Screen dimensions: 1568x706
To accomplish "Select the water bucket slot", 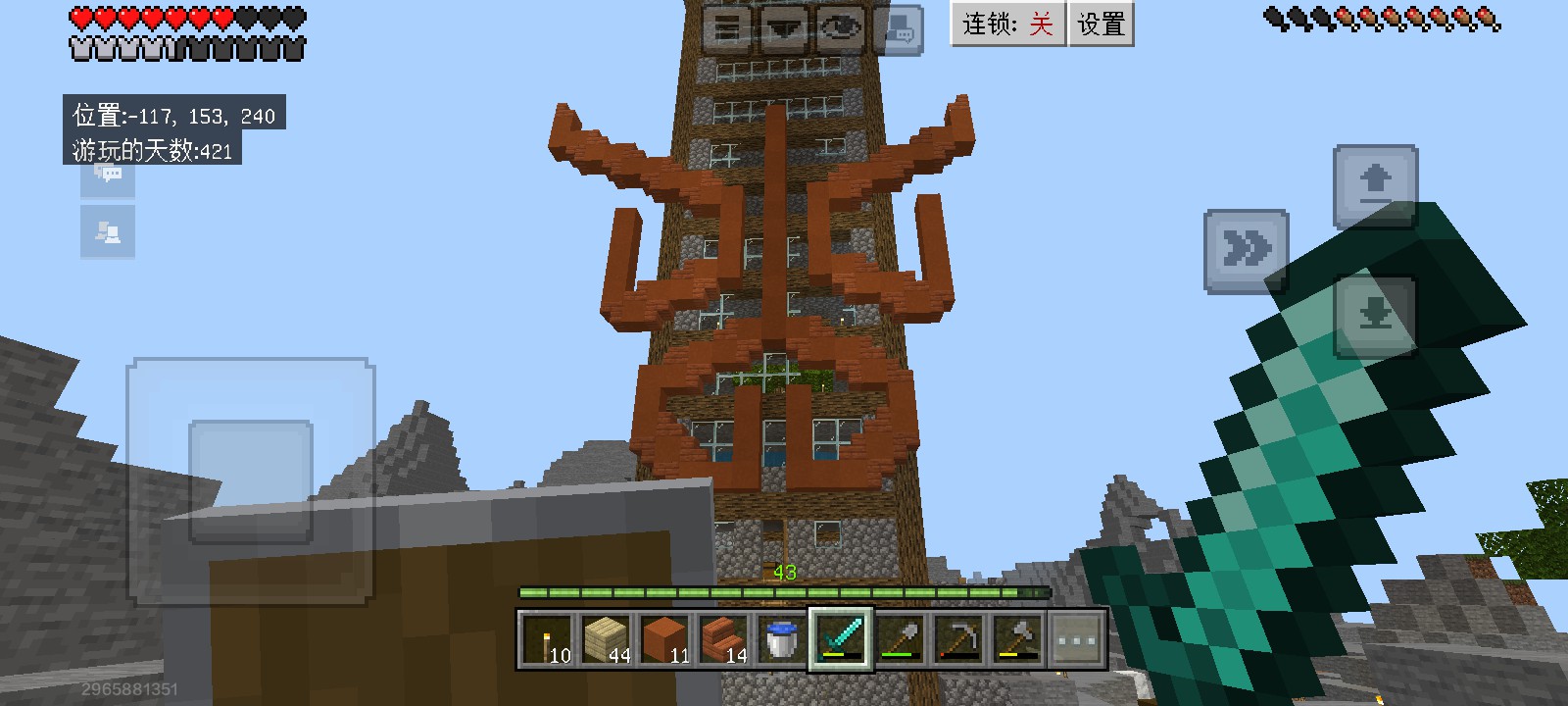I will [781, 639].
